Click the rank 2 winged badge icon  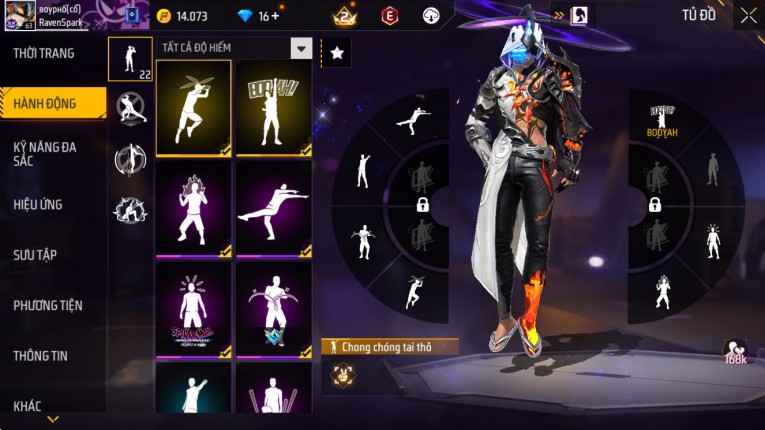click(345, 15)
